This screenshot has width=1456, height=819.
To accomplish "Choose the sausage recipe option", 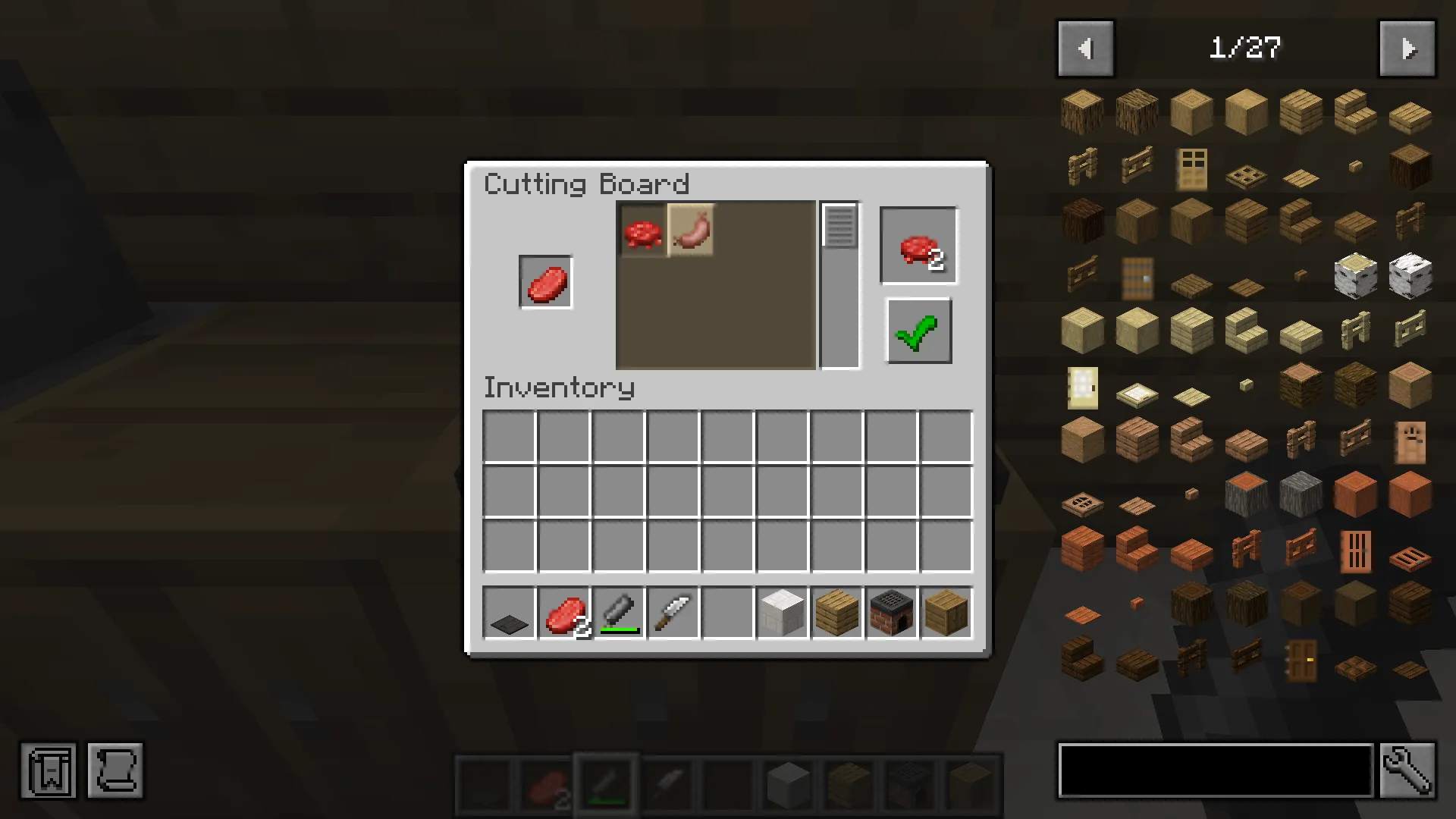I will 691,231.
